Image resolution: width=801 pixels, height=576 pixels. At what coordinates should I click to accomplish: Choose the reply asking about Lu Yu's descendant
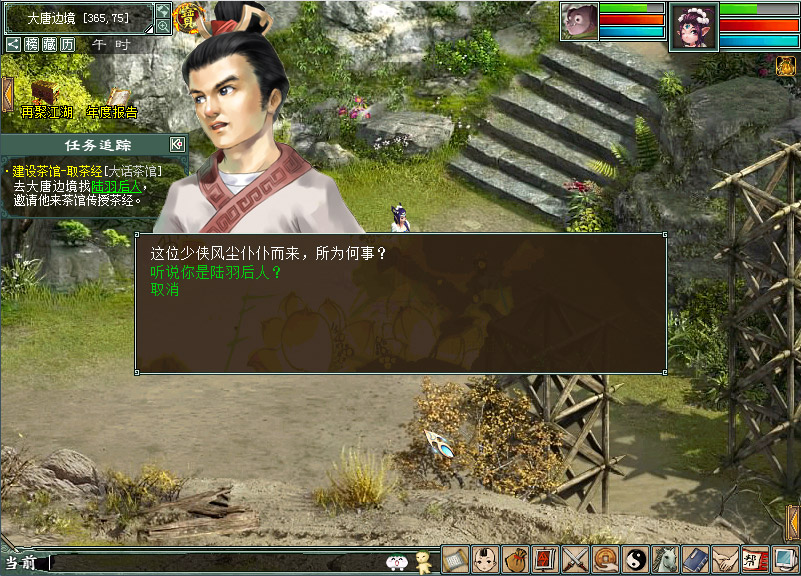pyautogui.click(x=216, y=272)
